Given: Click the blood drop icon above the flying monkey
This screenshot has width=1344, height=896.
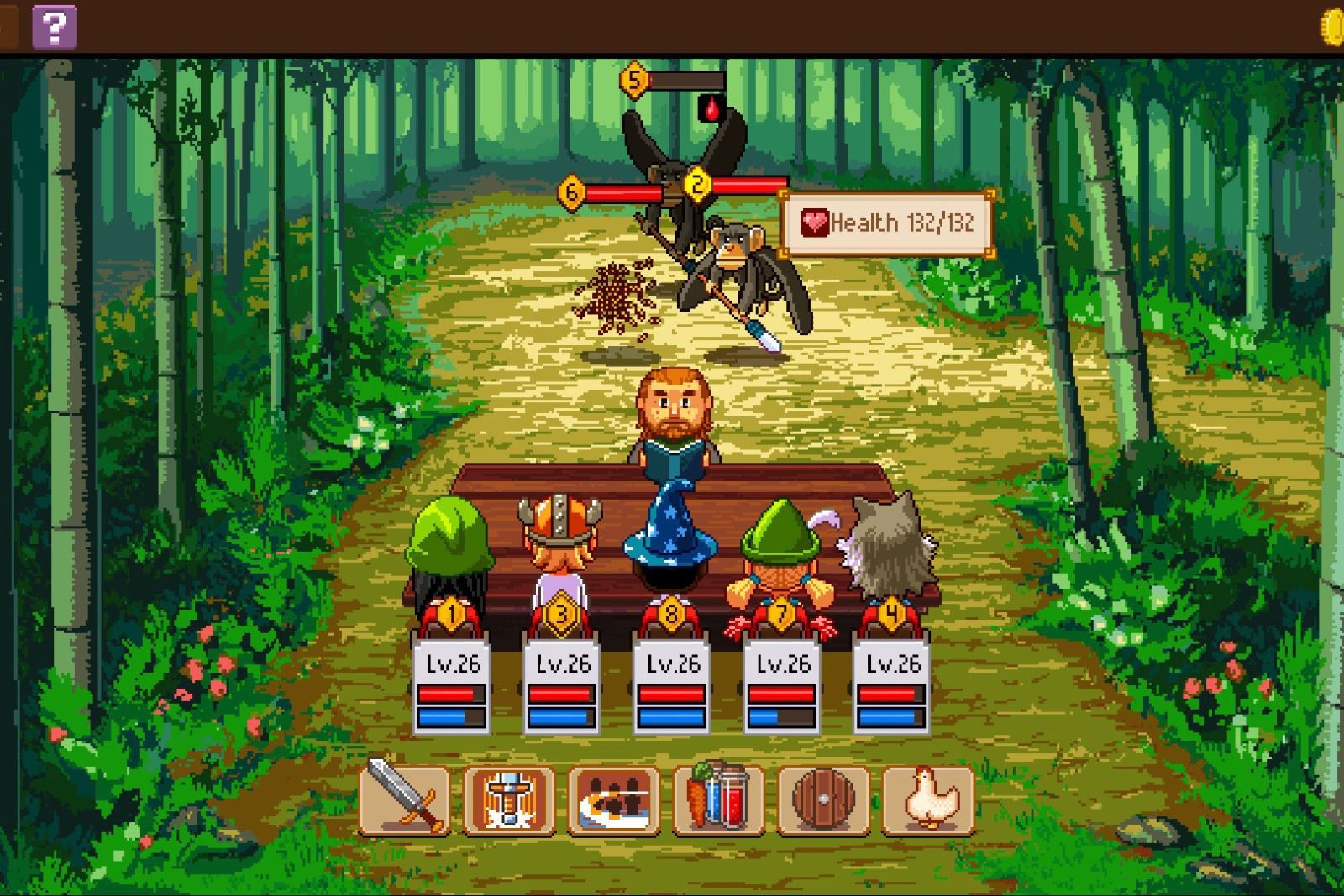Looking at the screenshot, I should point(710,109).
